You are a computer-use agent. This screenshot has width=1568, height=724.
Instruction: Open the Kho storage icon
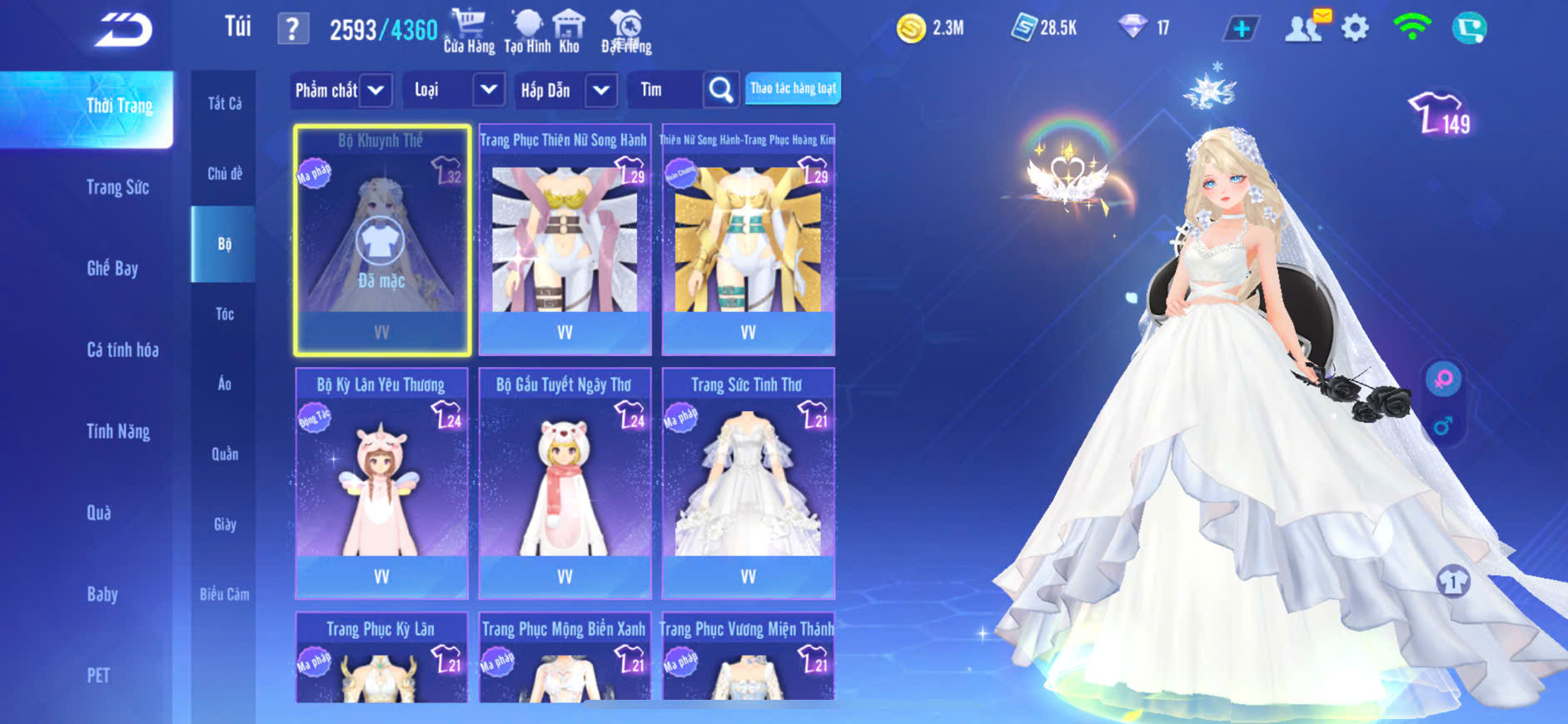coord(569,31)
